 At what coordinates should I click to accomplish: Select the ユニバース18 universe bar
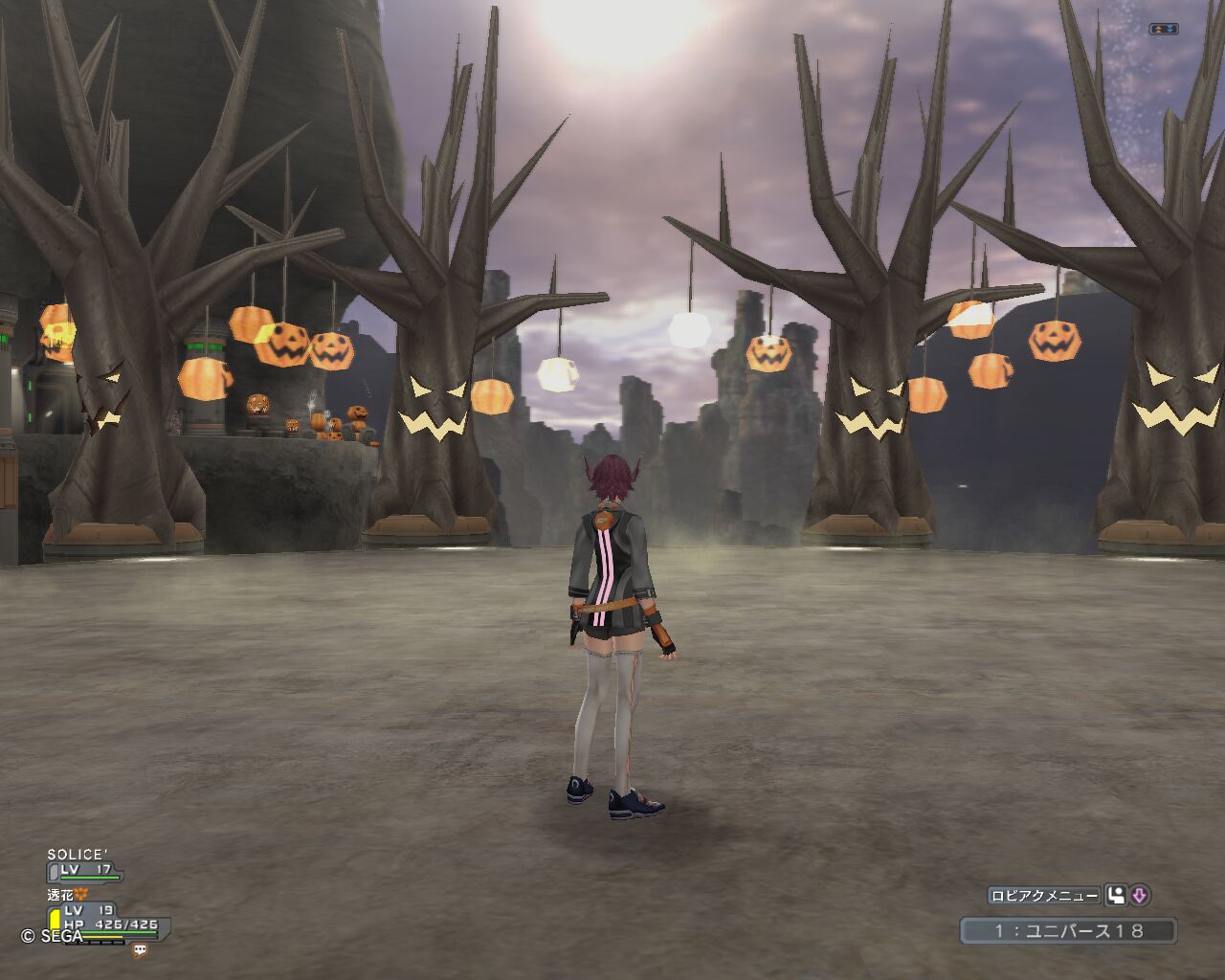pyautogui.click(x=1068, y=930)
